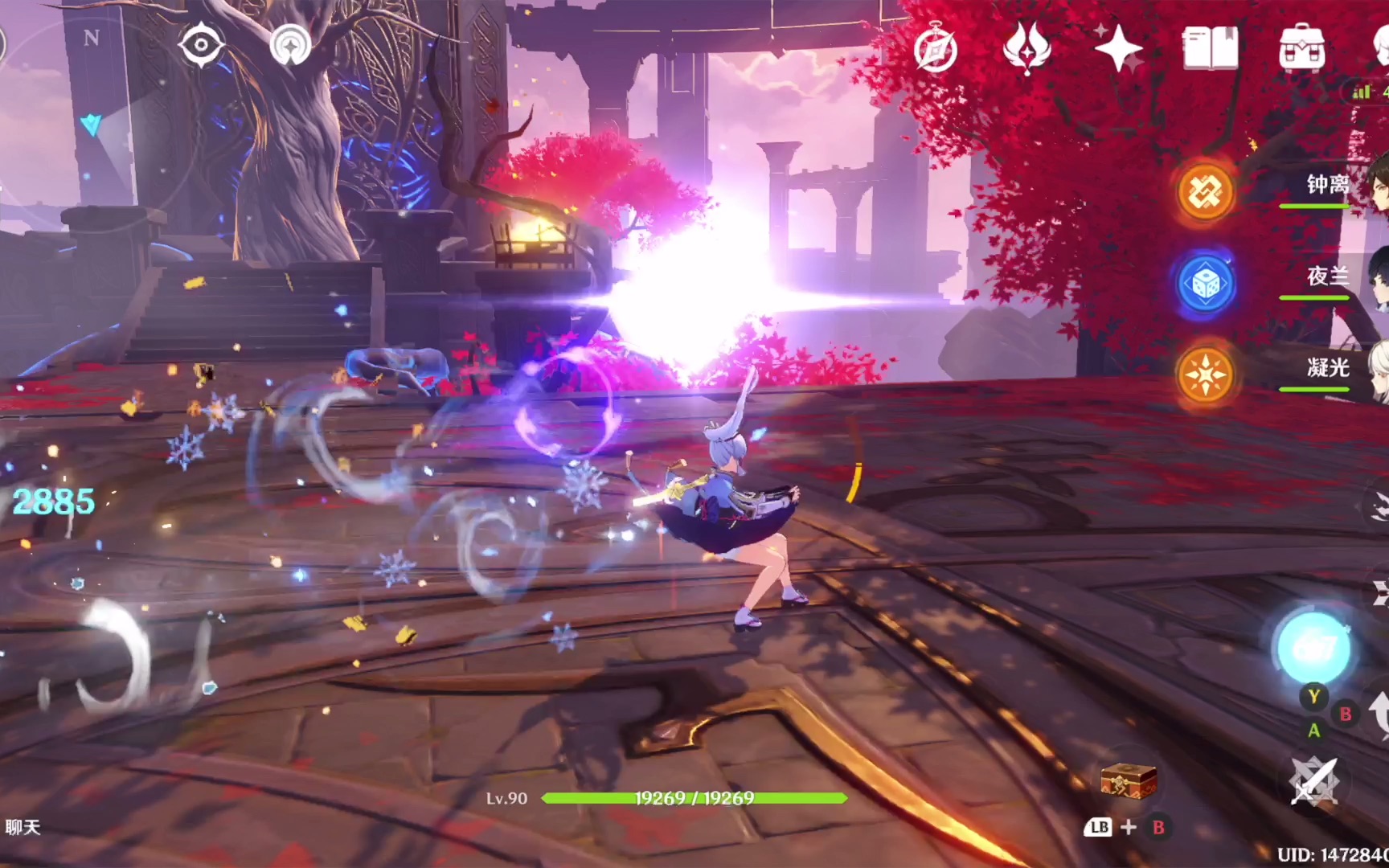Switch to party member 夜兰
Image resolution: width=1389 pixels, height=868 pixels.
1326,277
